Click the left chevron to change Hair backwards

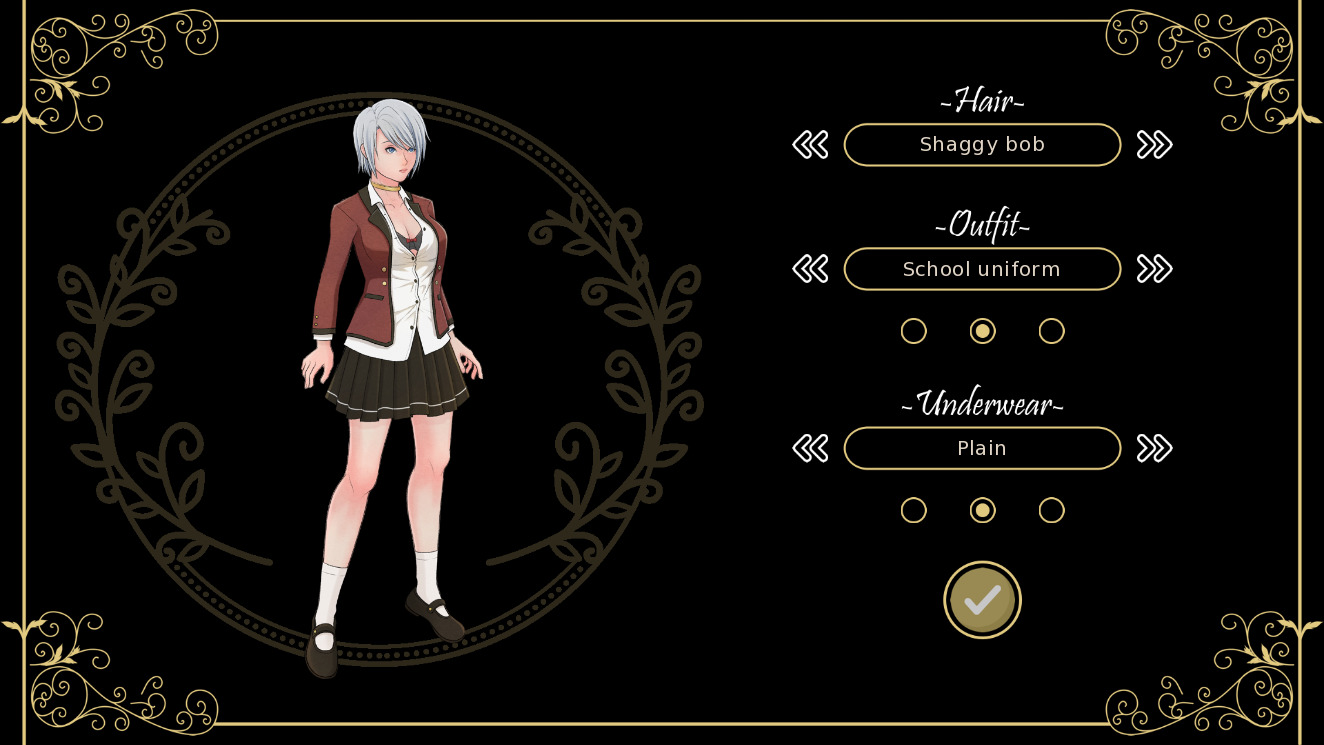[x=810, y=144]
